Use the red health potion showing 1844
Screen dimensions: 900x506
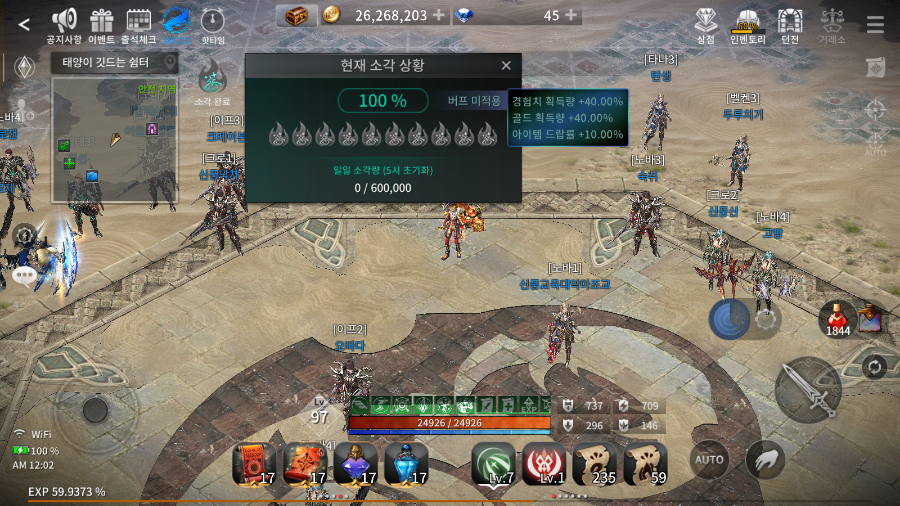point(837,318)
